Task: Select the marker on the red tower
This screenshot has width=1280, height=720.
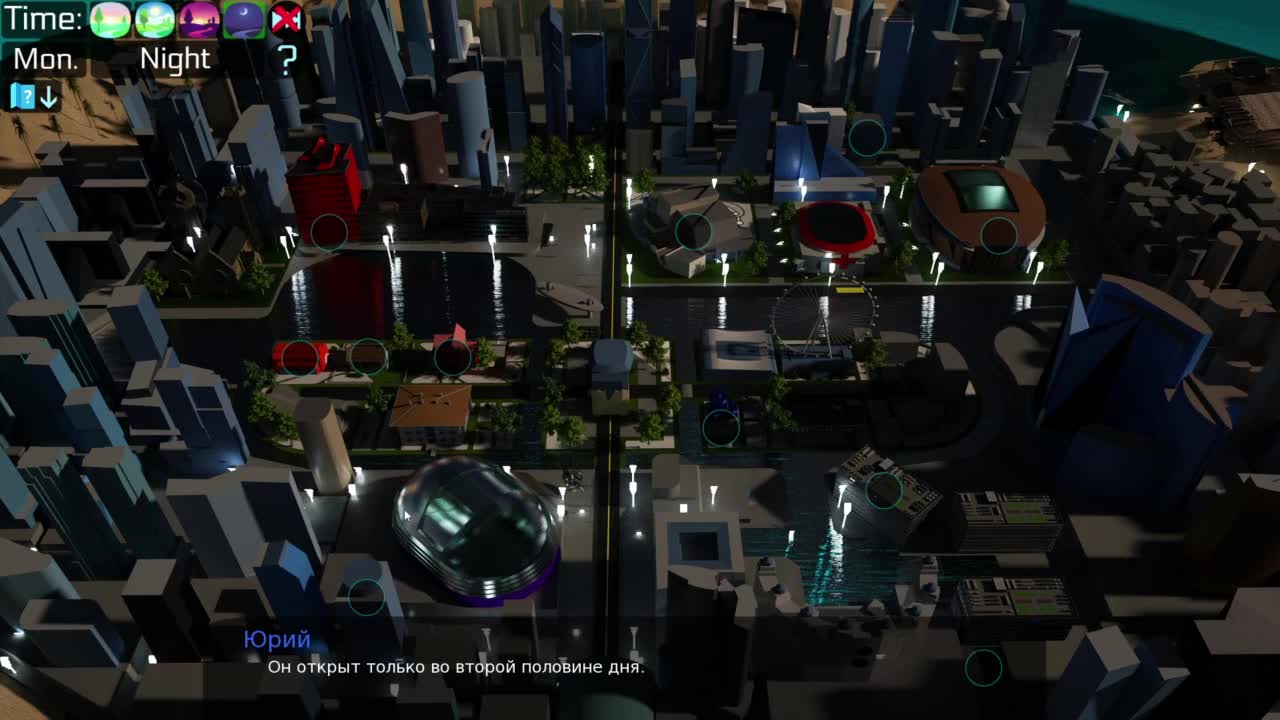Action: tap(328, 232)
